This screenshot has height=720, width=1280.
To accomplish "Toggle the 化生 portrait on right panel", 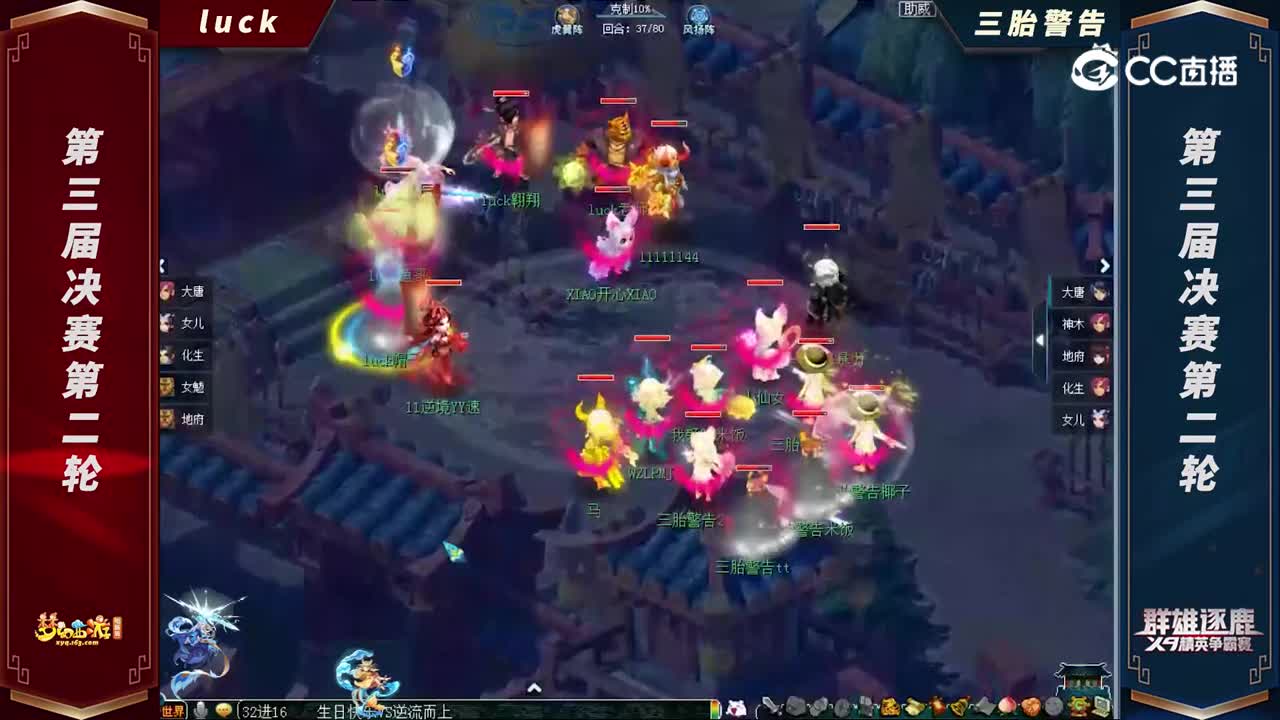I will (x=1101, y=387).
